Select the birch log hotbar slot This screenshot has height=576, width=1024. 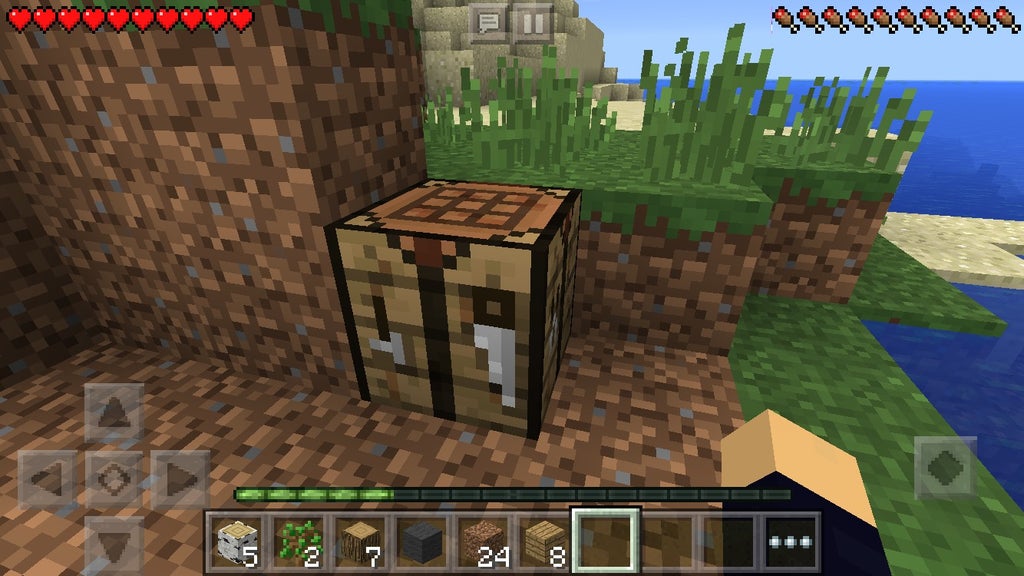[234, 542]
